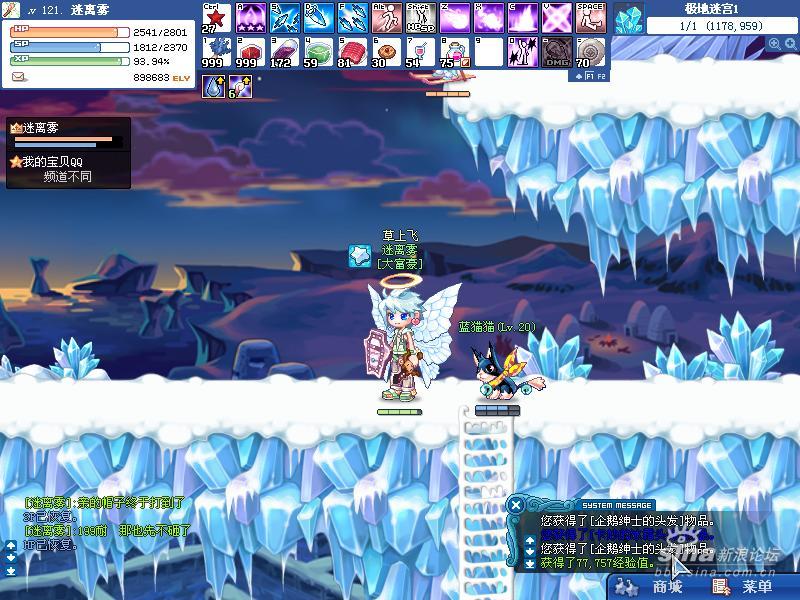This screenshot has width=800, height=600.
Task: Use the spiral shell item slot
Action: pos(590,51)
